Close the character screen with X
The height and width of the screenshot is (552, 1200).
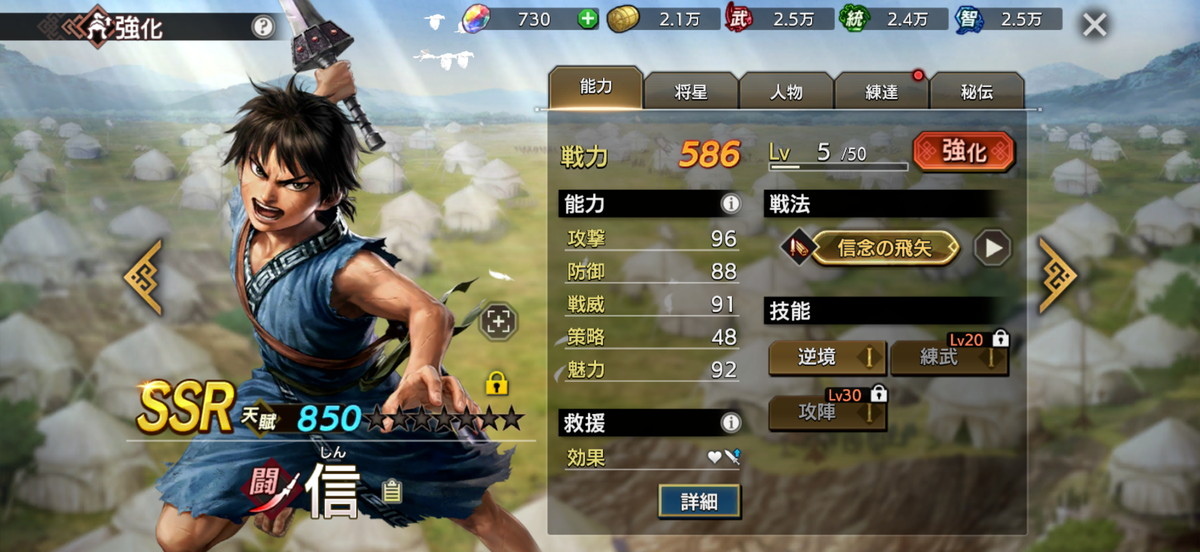click(x=1095, y=25)
